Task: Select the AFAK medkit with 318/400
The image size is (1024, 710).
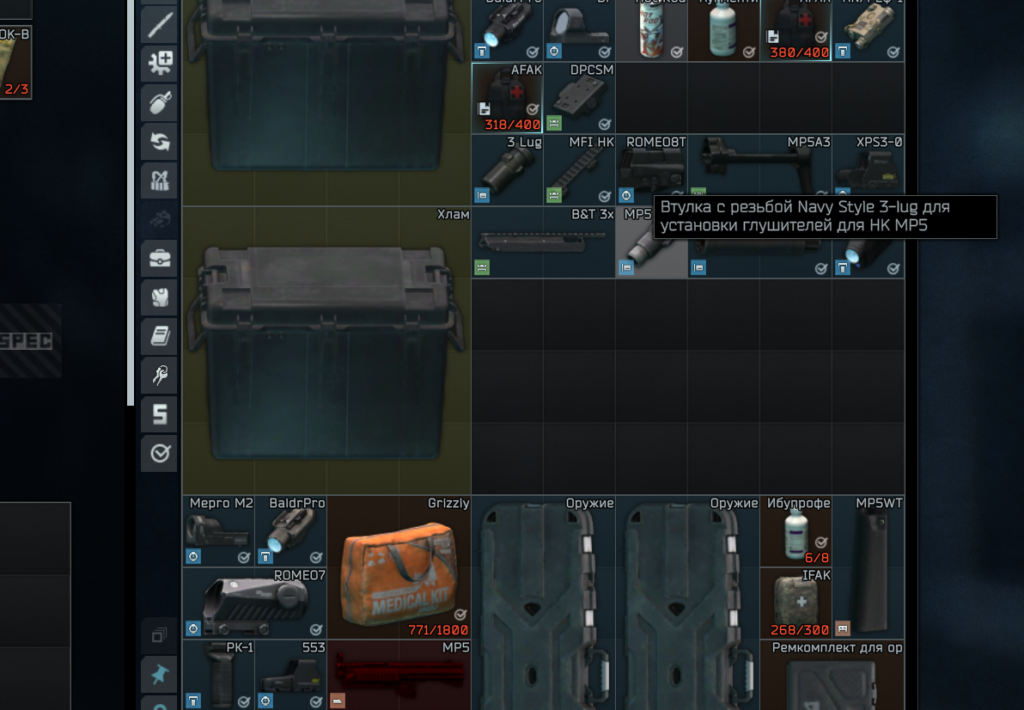Action: pos(507,98)
